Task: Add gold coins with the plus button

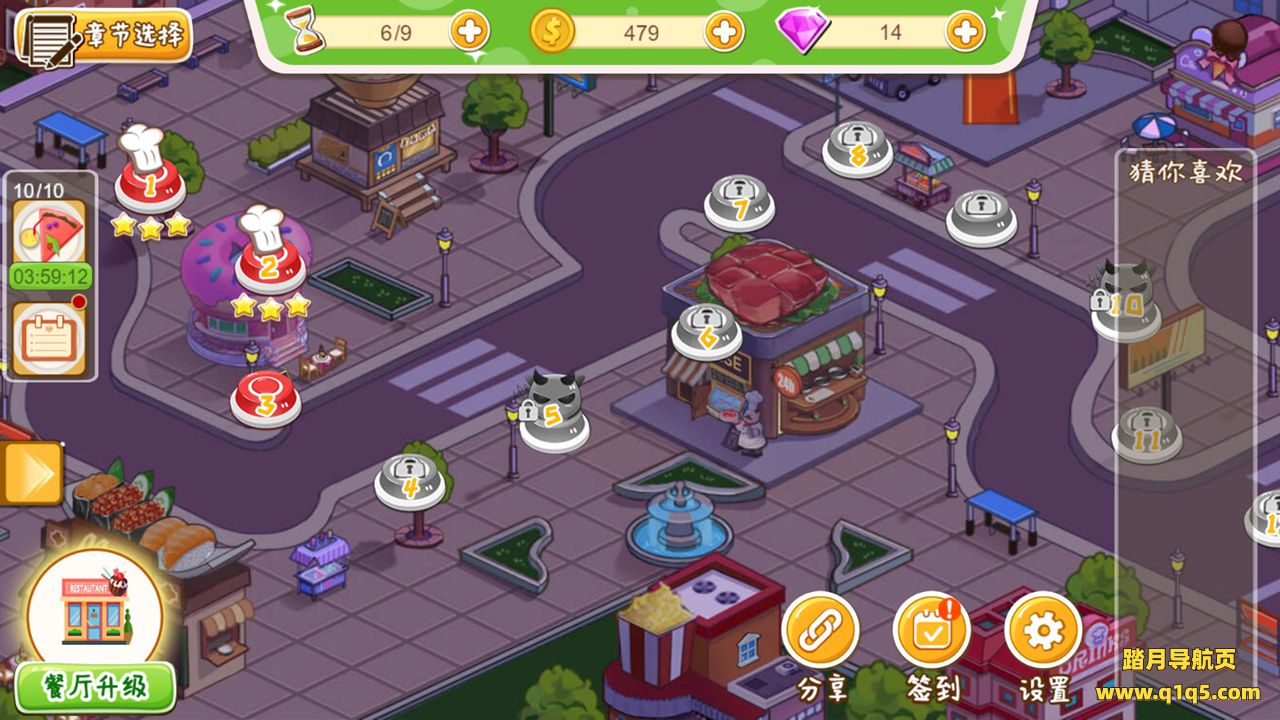Action: [x=724, y=32]
